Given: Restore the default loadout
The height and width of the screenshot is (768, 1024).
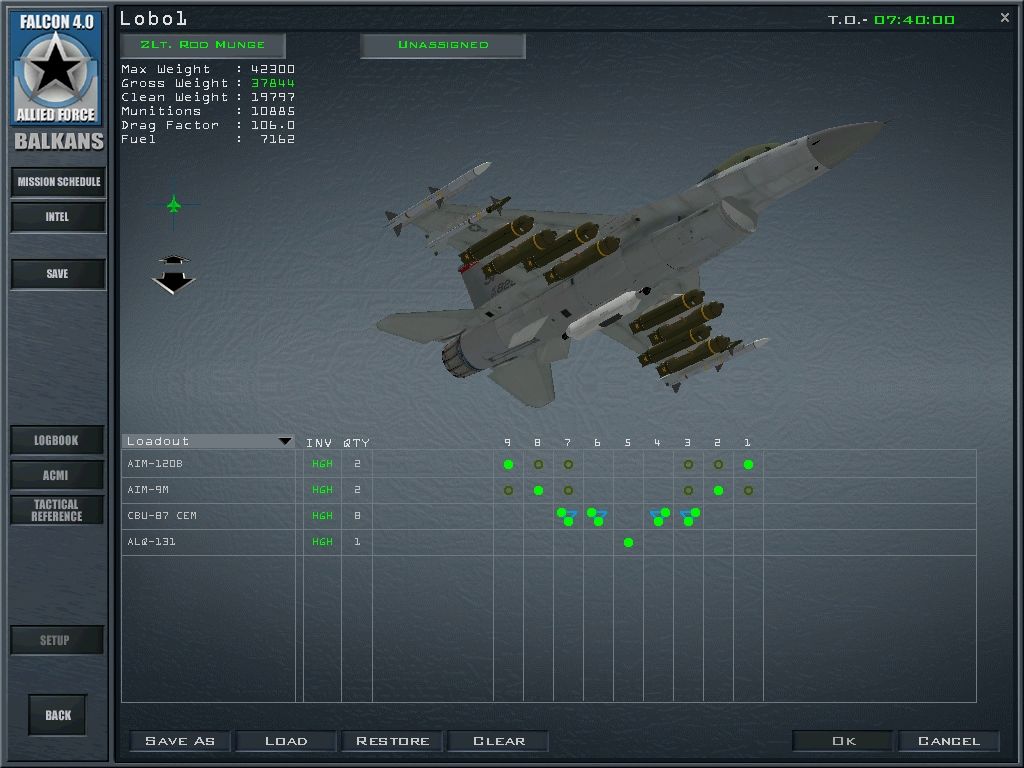Looking at the screenshot, I should tap(393, 741).
